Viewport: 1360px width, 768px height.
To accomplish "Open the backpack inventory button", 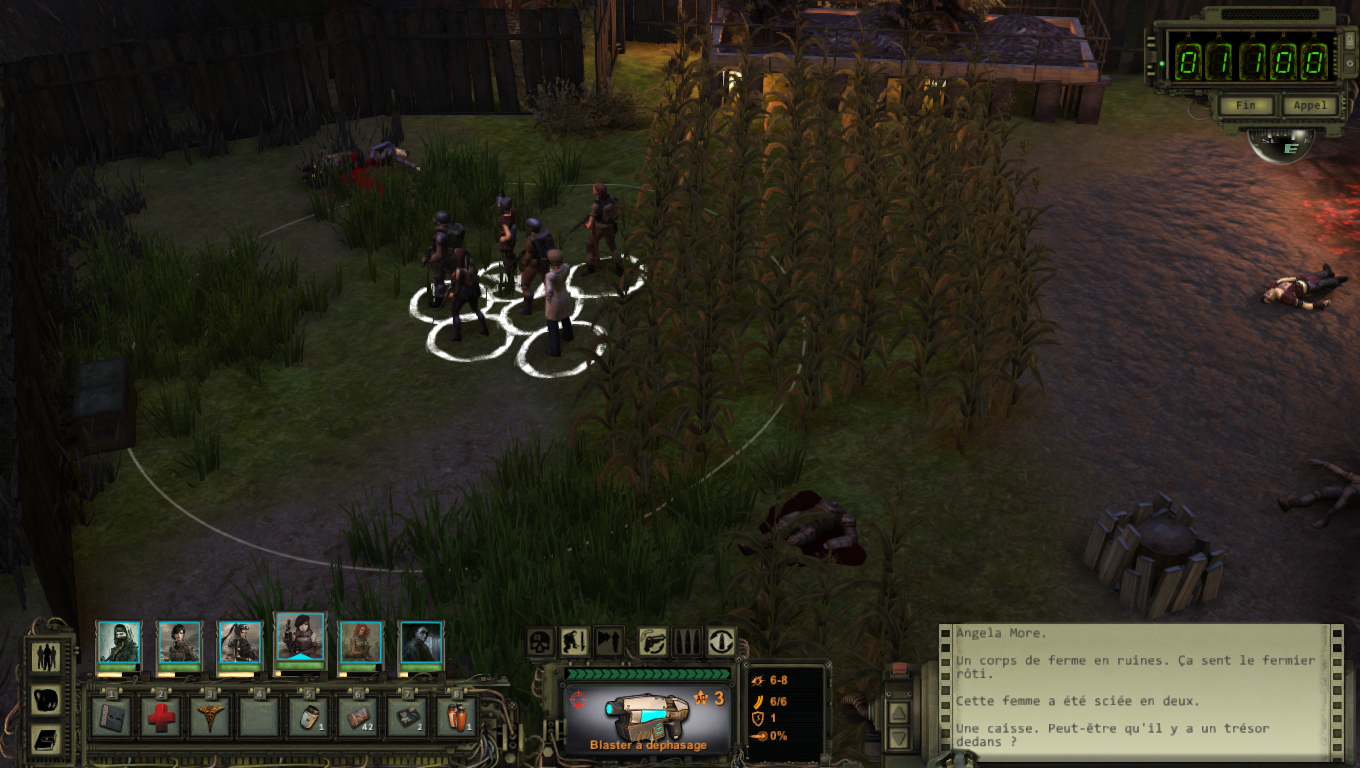I will 47,699.
